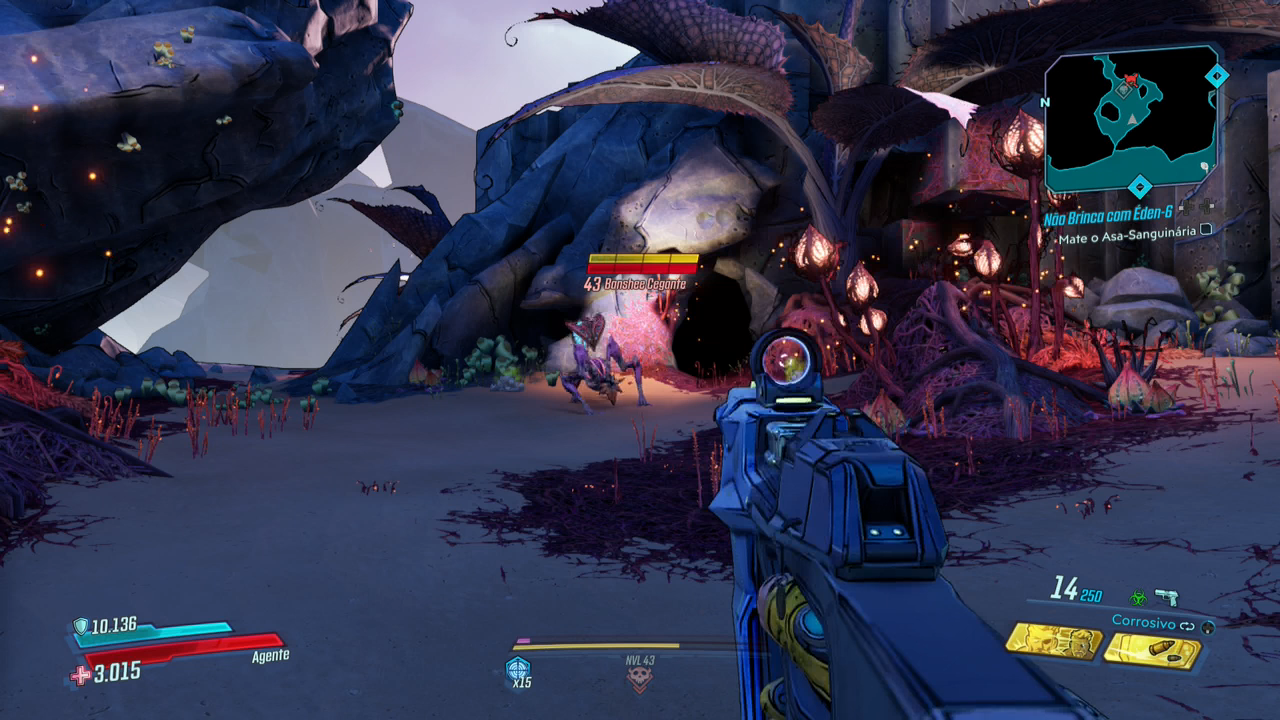
Task: Click the shield icon beside 10.136
Action: point(81,627)
